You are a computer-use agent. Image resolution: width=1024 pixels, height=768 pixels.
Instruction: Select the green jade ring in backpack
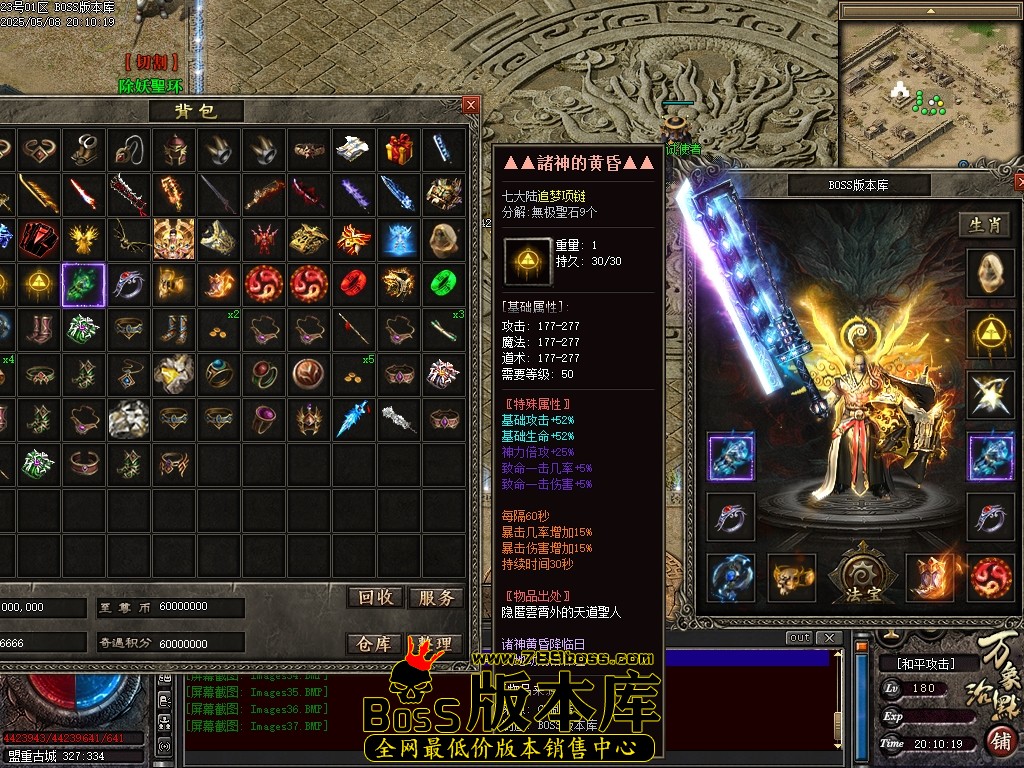444,284
